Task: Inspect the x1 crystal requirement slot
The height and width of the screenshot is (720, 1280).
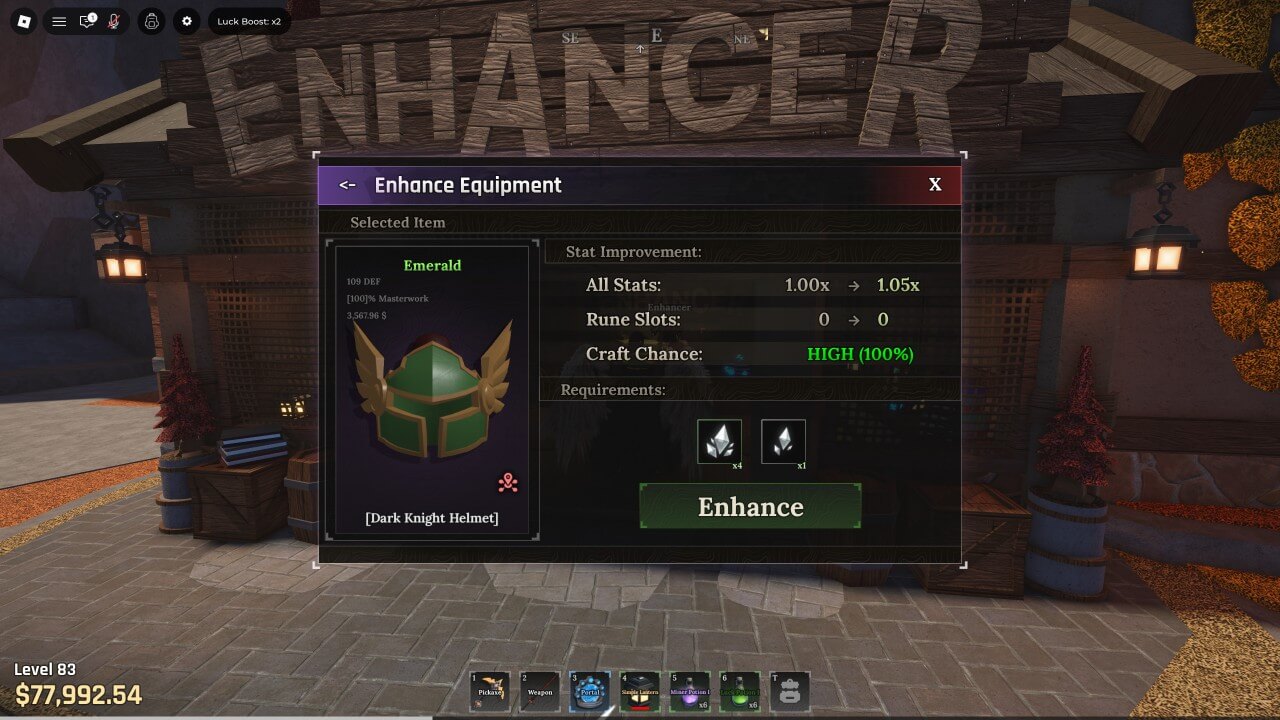Action: [x=783, y=441]
